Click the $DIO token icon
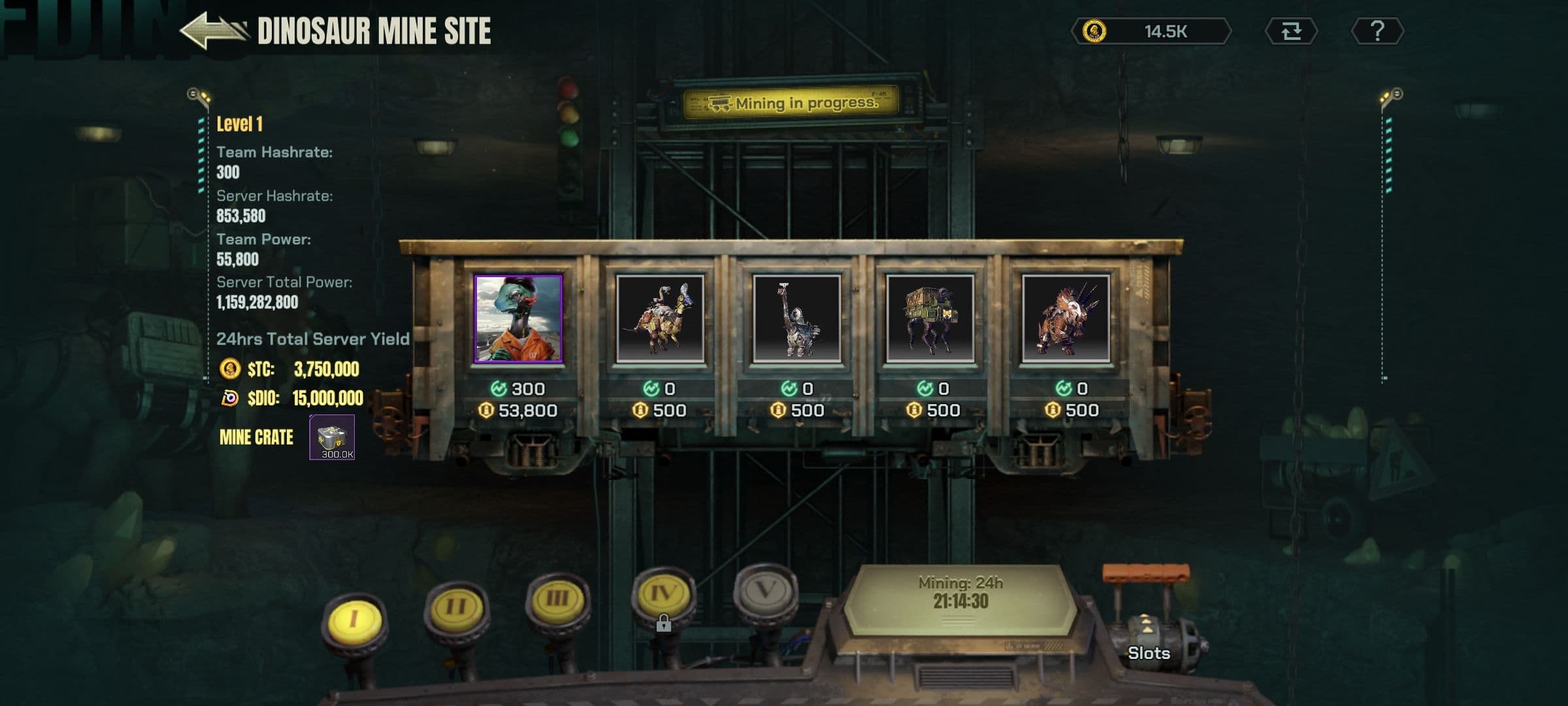Image resolution: width=1568 pixels, height=706 pixels. pos(229,397)
